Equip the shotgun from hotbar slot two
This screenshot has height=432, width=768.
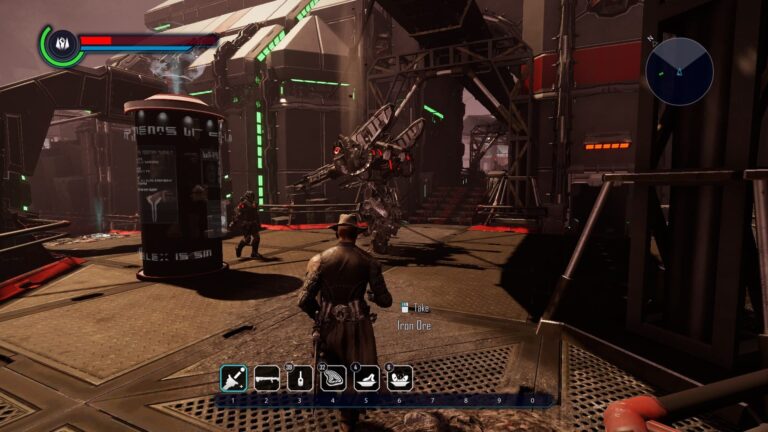point(267,377)
